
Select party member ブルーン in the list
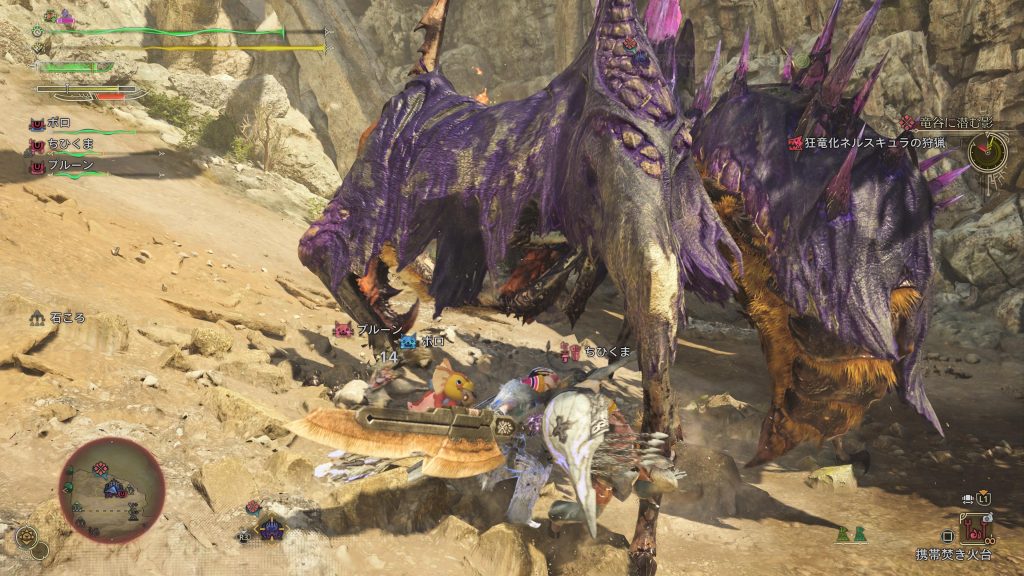(x=70, y=163)
